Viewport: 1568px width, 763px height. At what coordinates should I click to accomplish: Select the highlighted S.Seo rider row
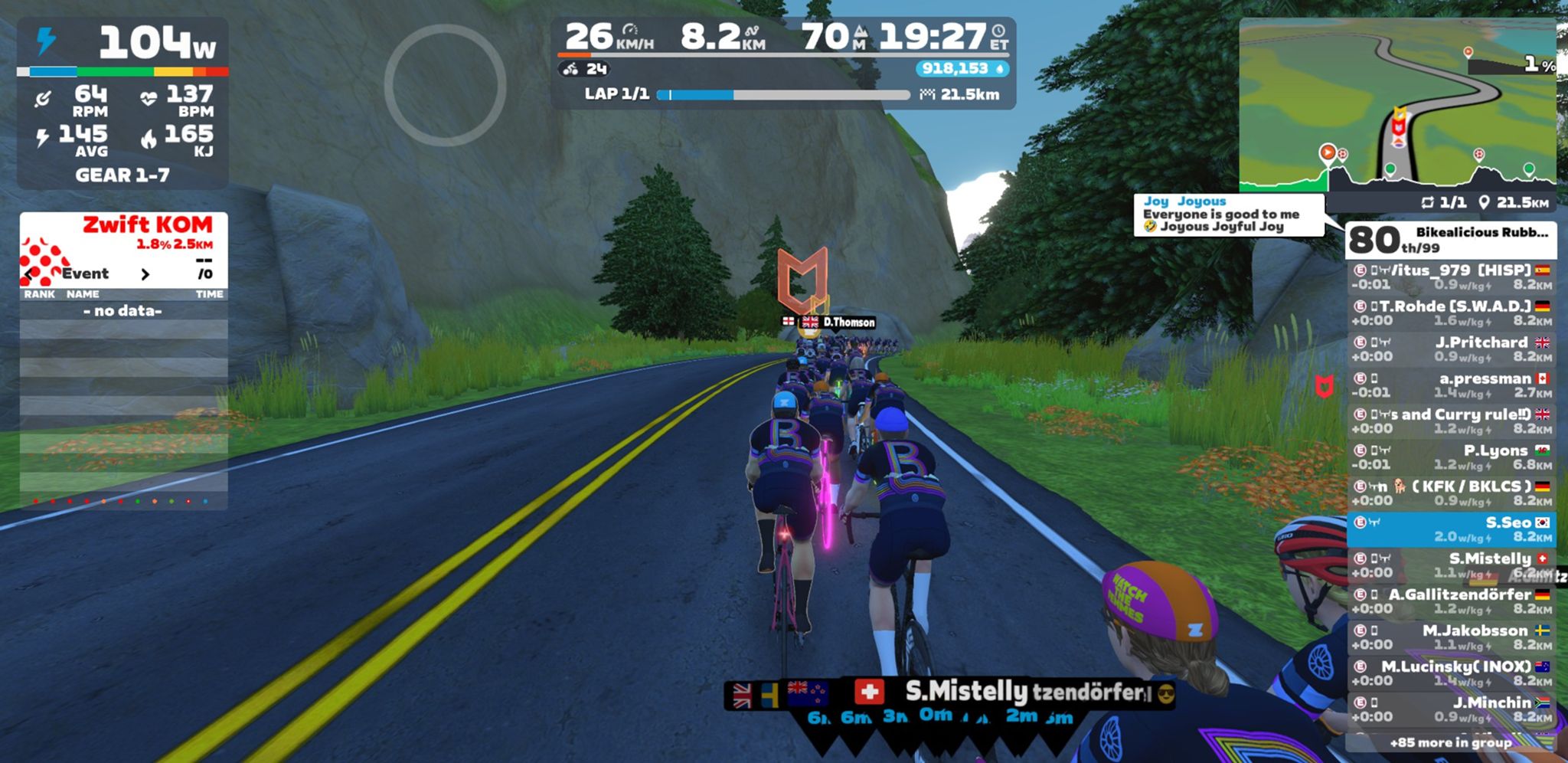[1451, 529]
